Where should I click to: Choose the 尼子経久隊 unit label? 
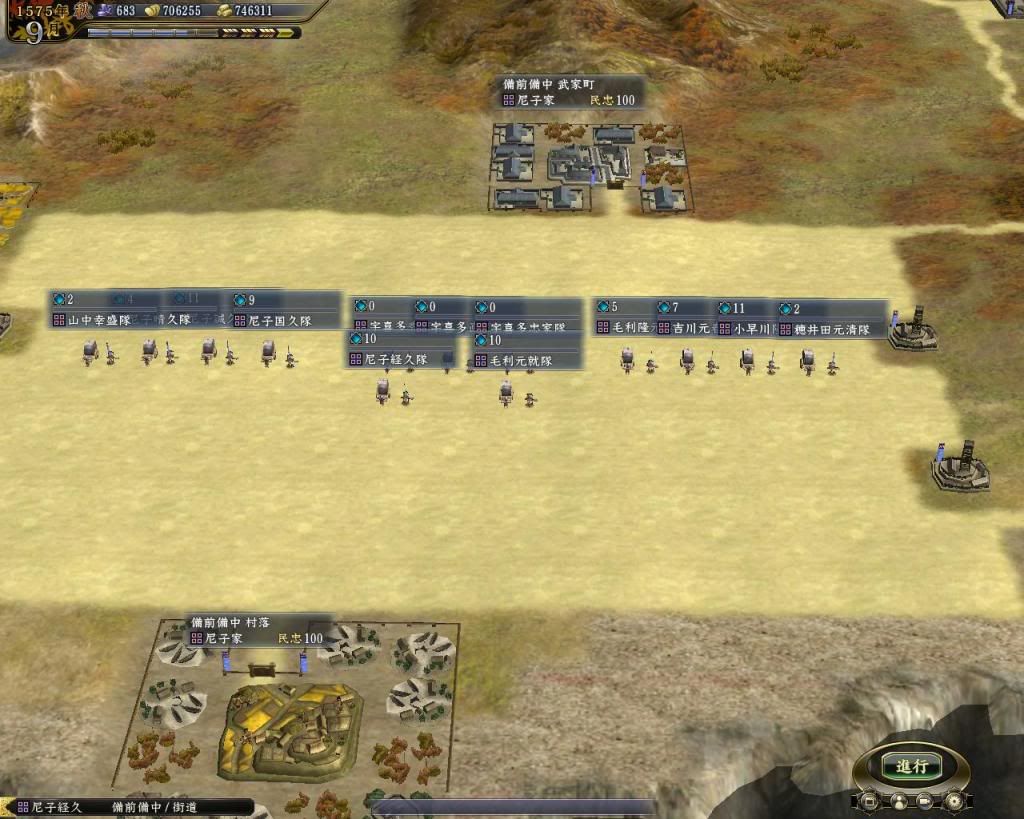pos(396,359)
